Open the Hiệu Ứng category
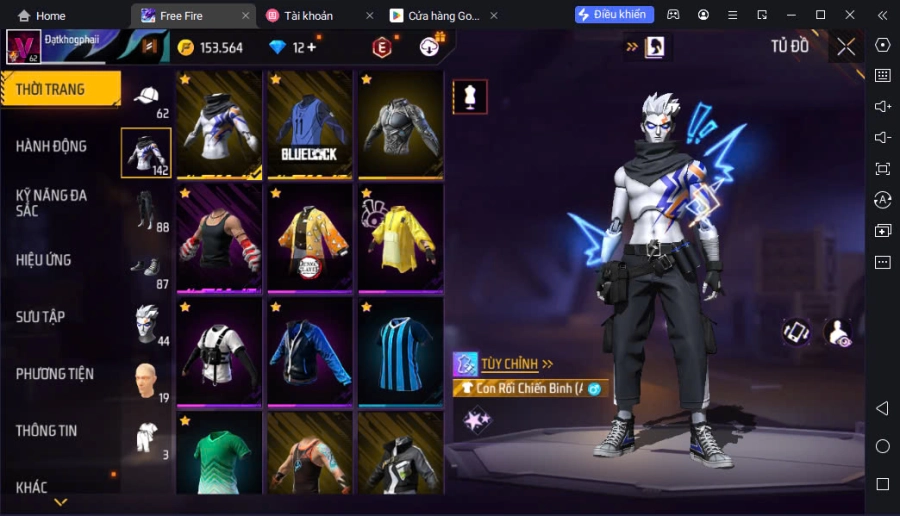This screenshot has width=900, height=516. point(43,260)
